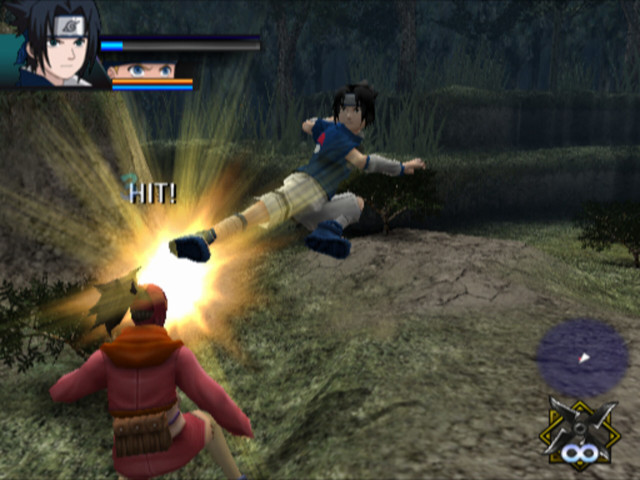Open the circular radar minimap

click(x=582, y=357)
